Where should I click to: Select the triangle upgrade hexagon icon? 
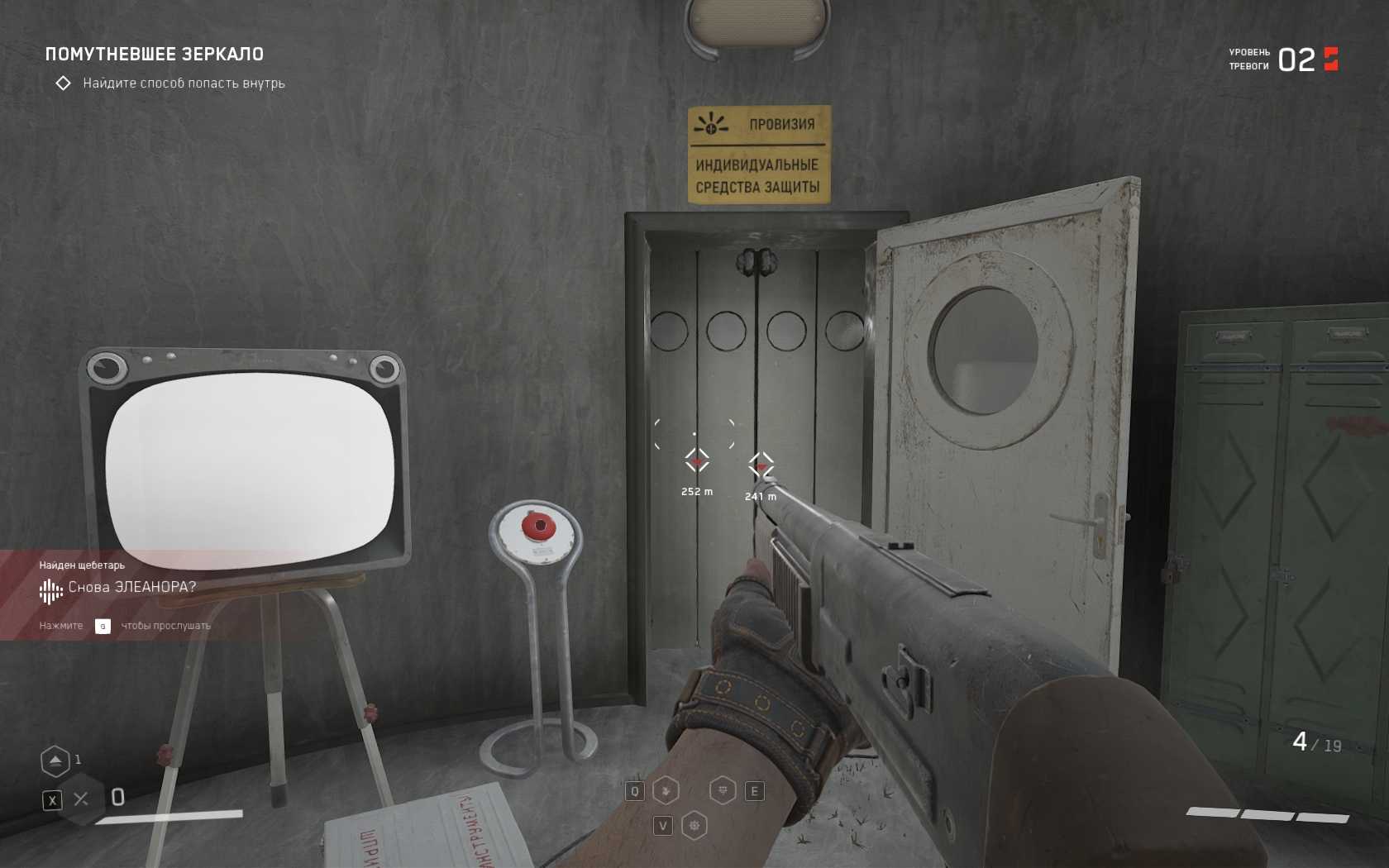[55, 761]
